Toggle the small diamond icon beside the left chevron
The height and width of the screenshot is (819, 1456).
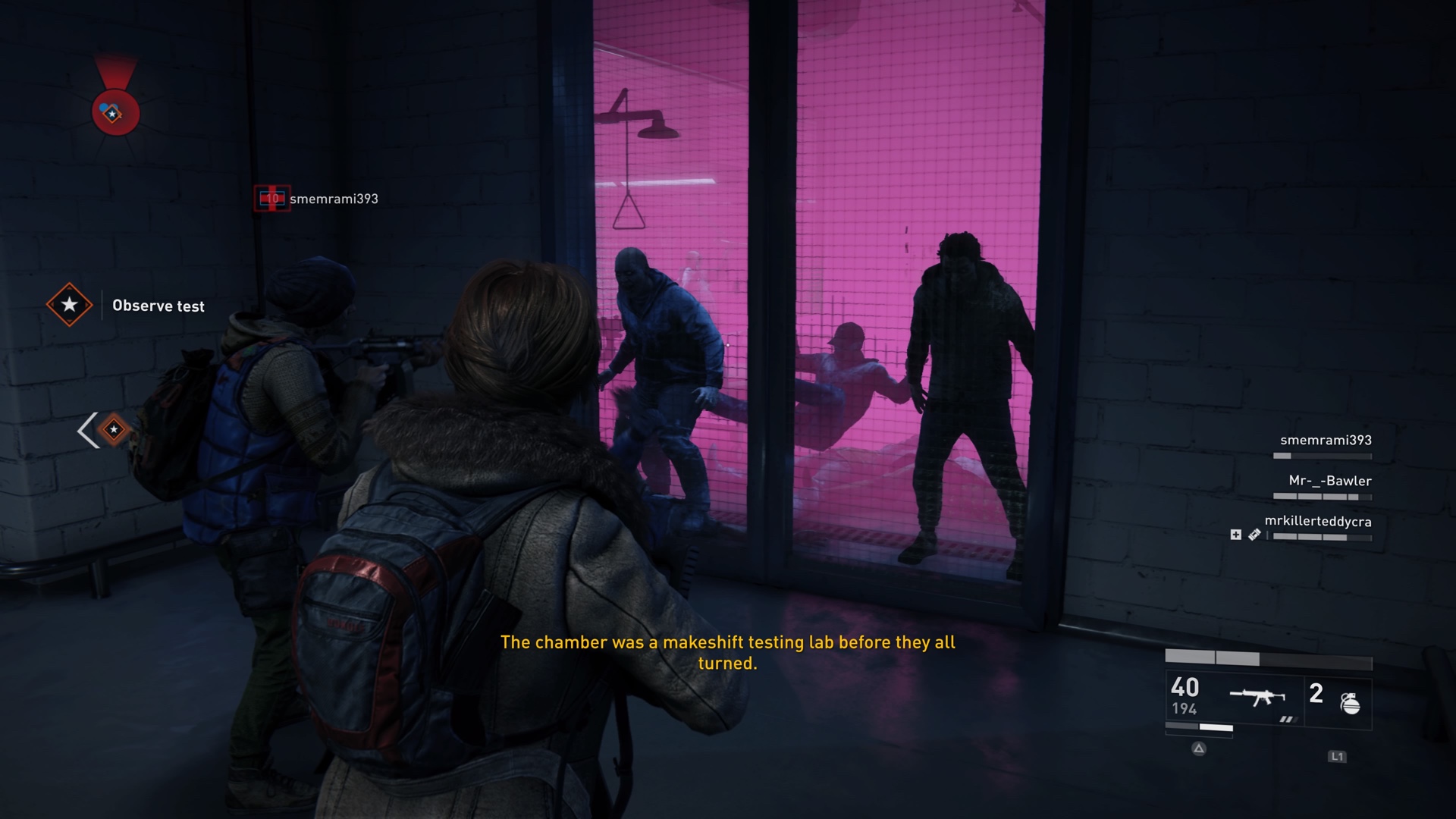[114, 429]
